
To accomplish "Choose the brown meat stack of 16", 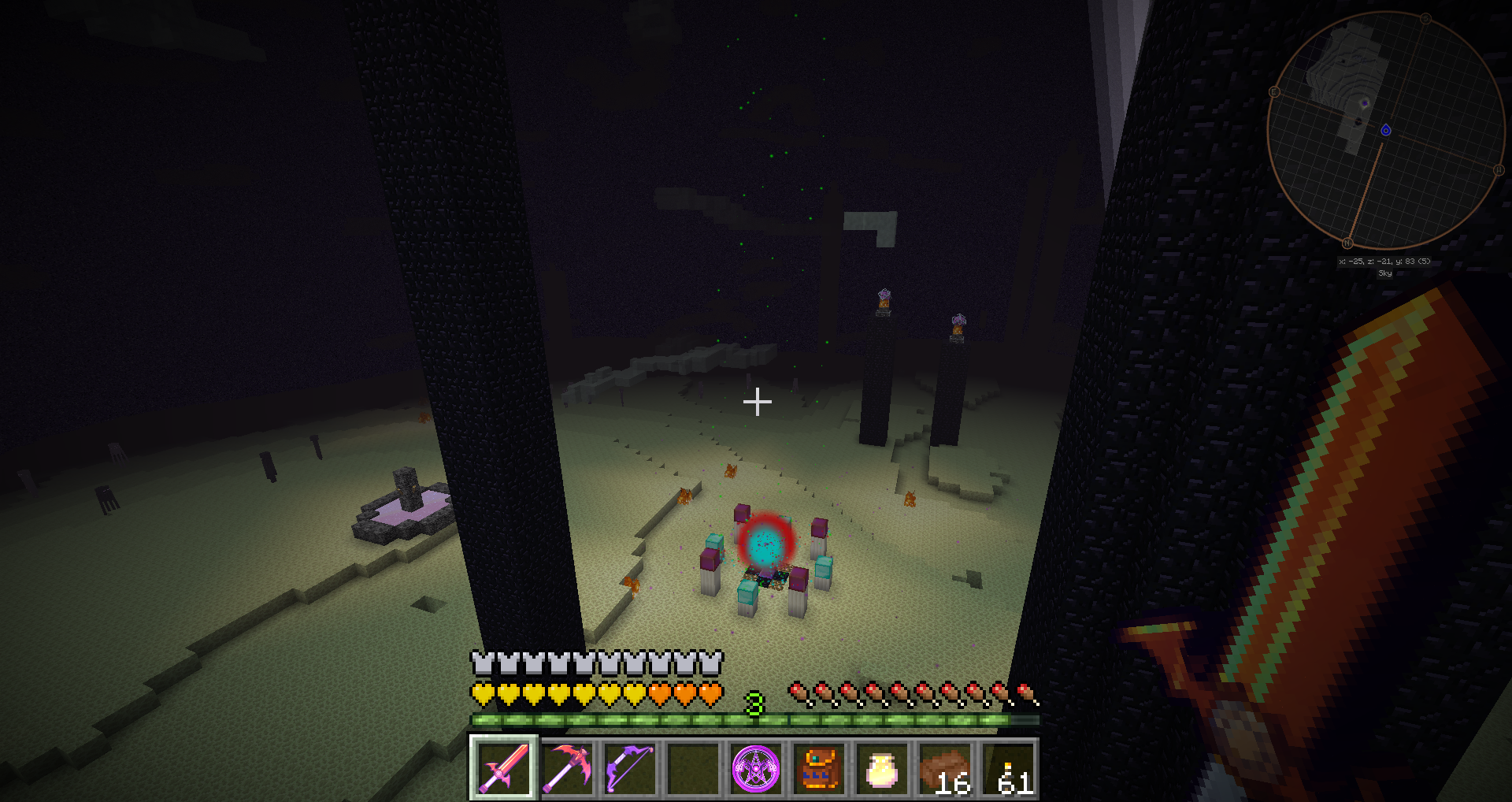I will coord(944,768).
